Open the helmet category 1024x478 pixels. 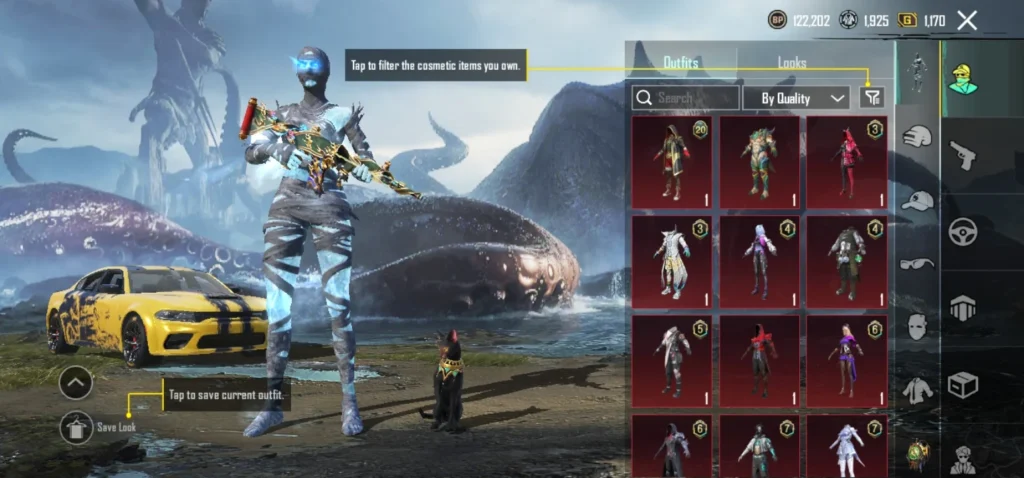point(917,137)
